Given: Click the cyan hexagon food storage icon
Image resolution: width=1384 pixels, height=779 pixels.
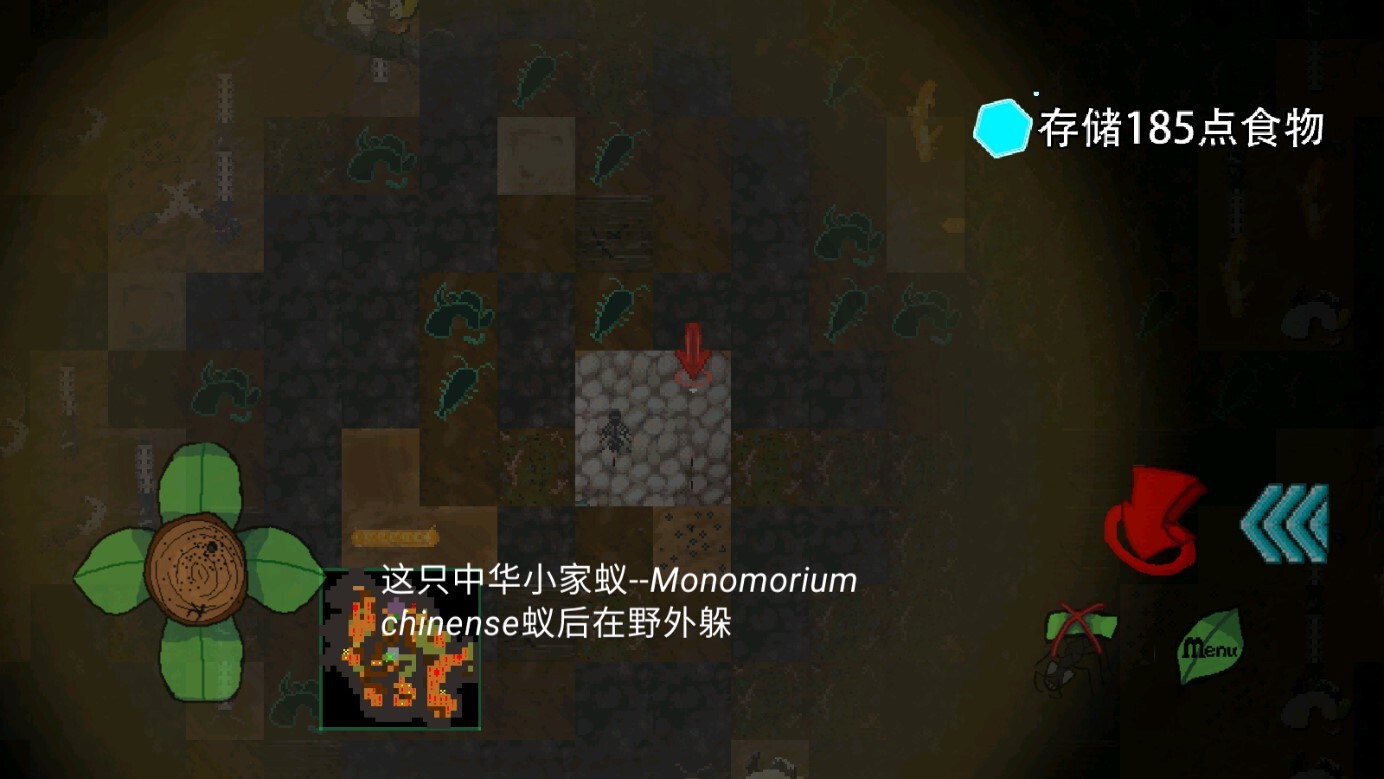Looking at the screenshot, I should [1003, 128].
